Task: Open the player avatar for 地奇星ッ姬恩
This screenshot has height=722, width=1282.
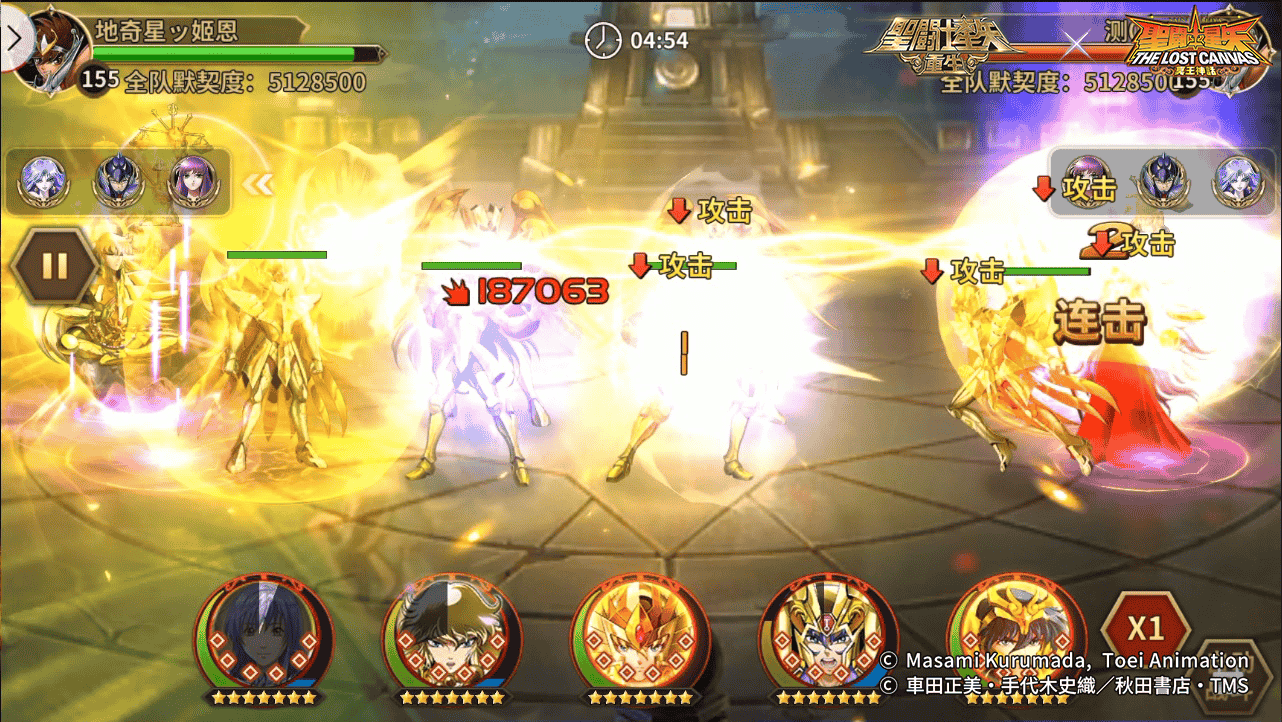Action: point(52,50)
